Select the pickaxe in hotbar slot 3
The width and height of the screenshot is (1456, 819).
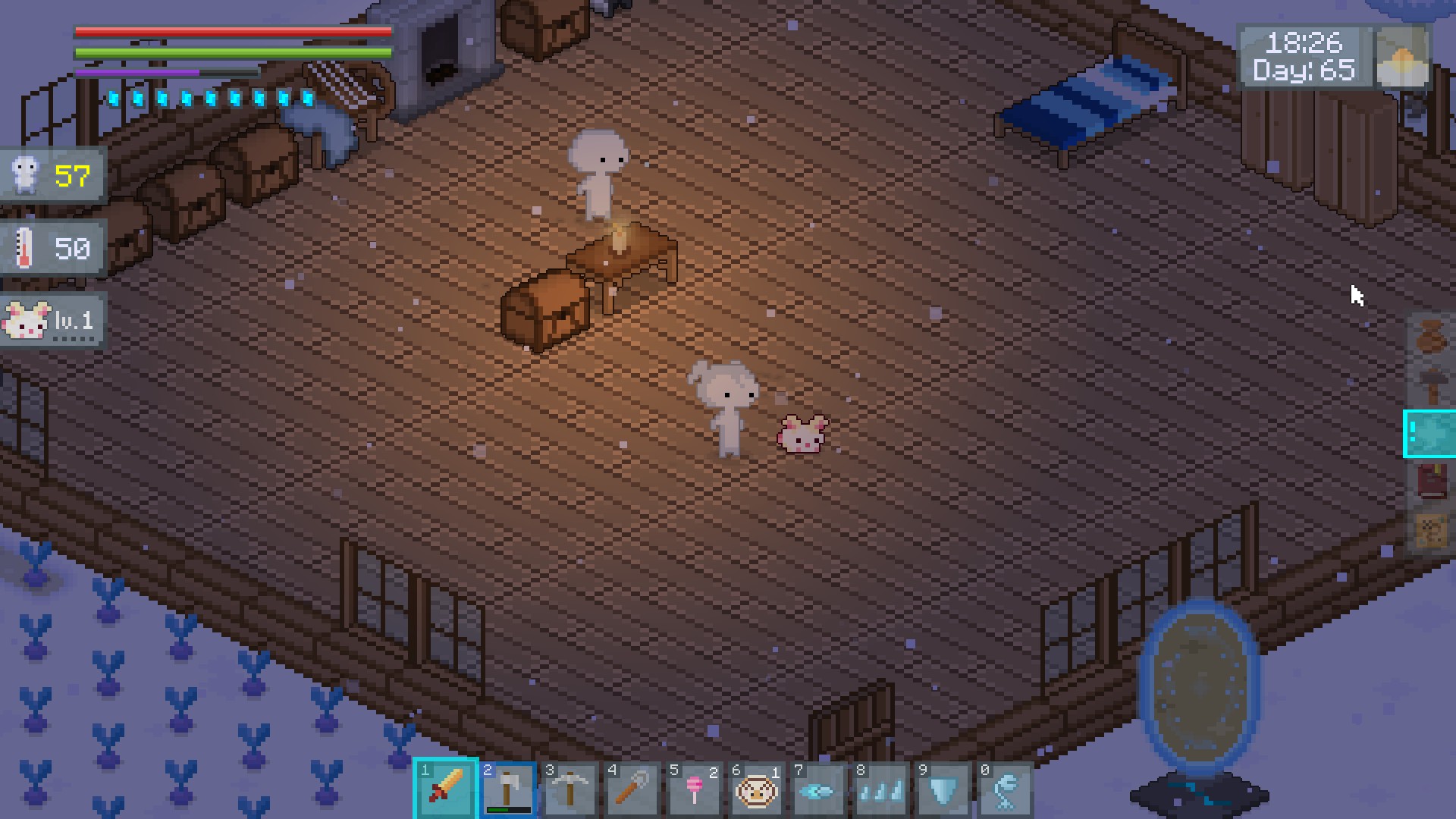[x=570, y=789]
